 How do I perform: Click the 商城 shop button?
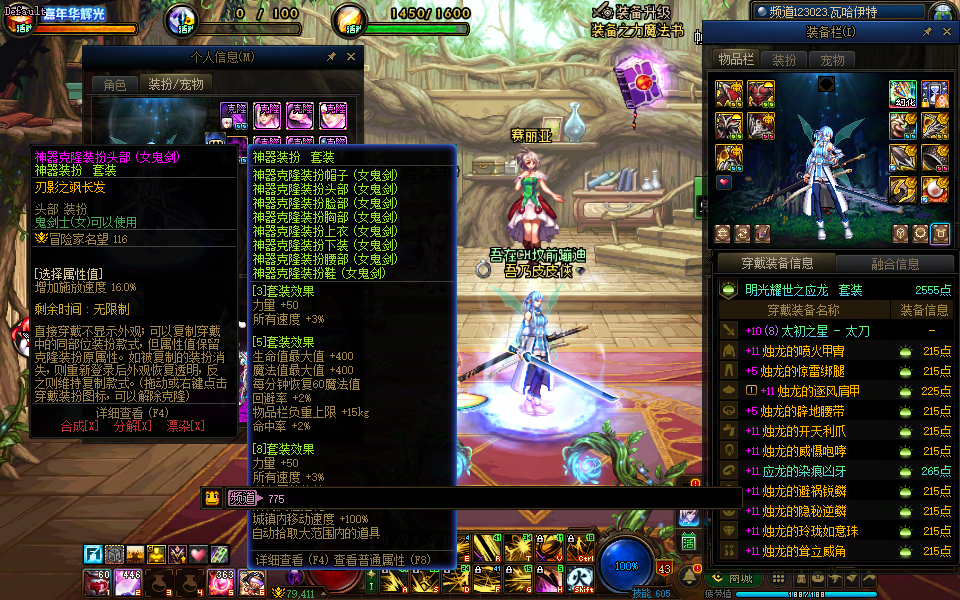(733, 578)
